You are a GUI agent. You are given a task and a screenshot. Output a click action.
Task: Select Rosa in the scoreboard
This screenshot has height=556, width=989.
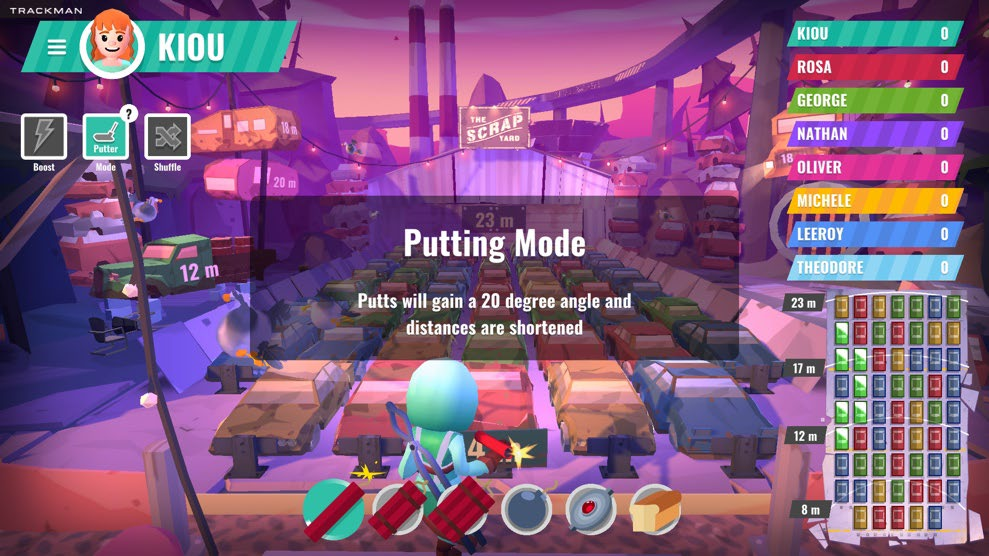click(874, 67)
